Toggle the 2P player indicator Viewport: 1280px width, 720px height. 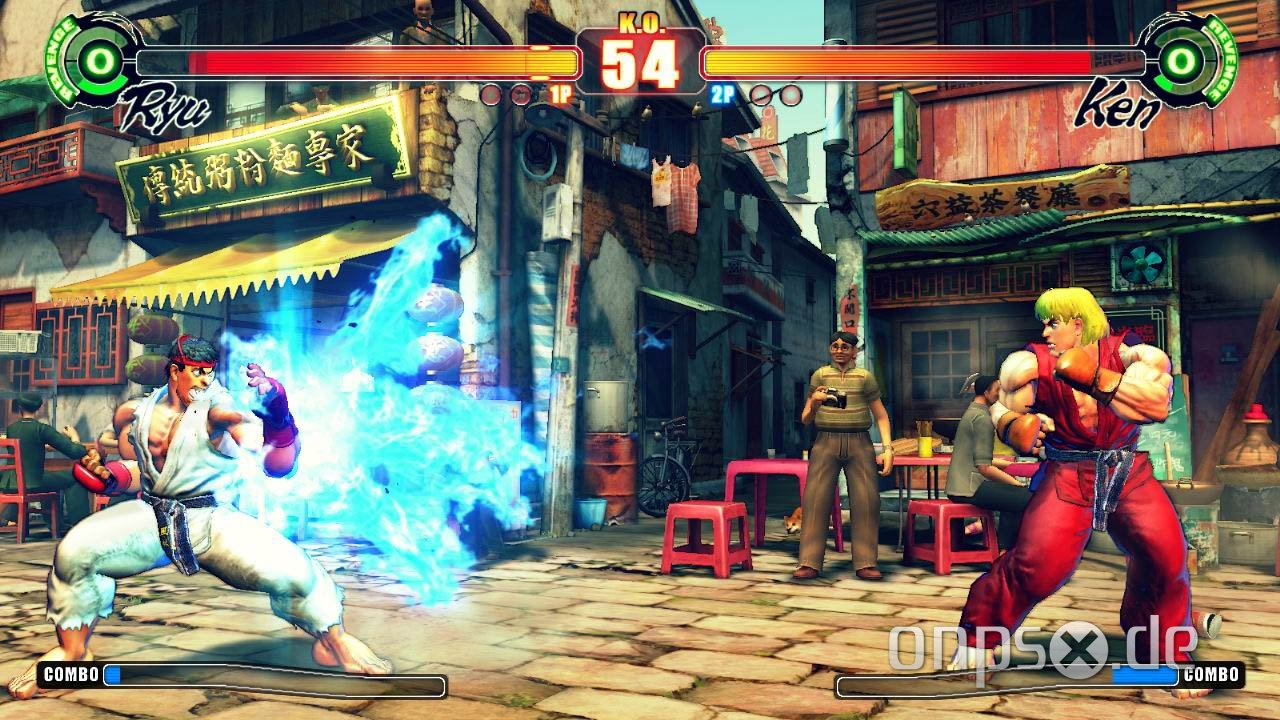click(722, 95)
